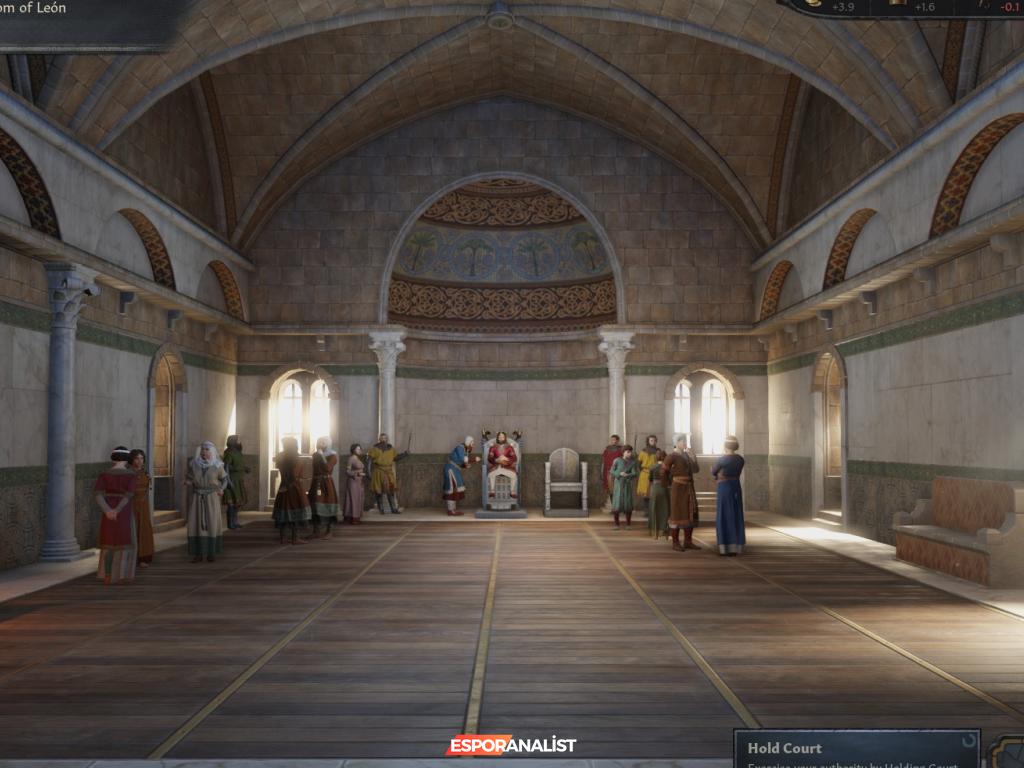Open the gold-framed icon beside Hold Court

[x=1006, y=752]
